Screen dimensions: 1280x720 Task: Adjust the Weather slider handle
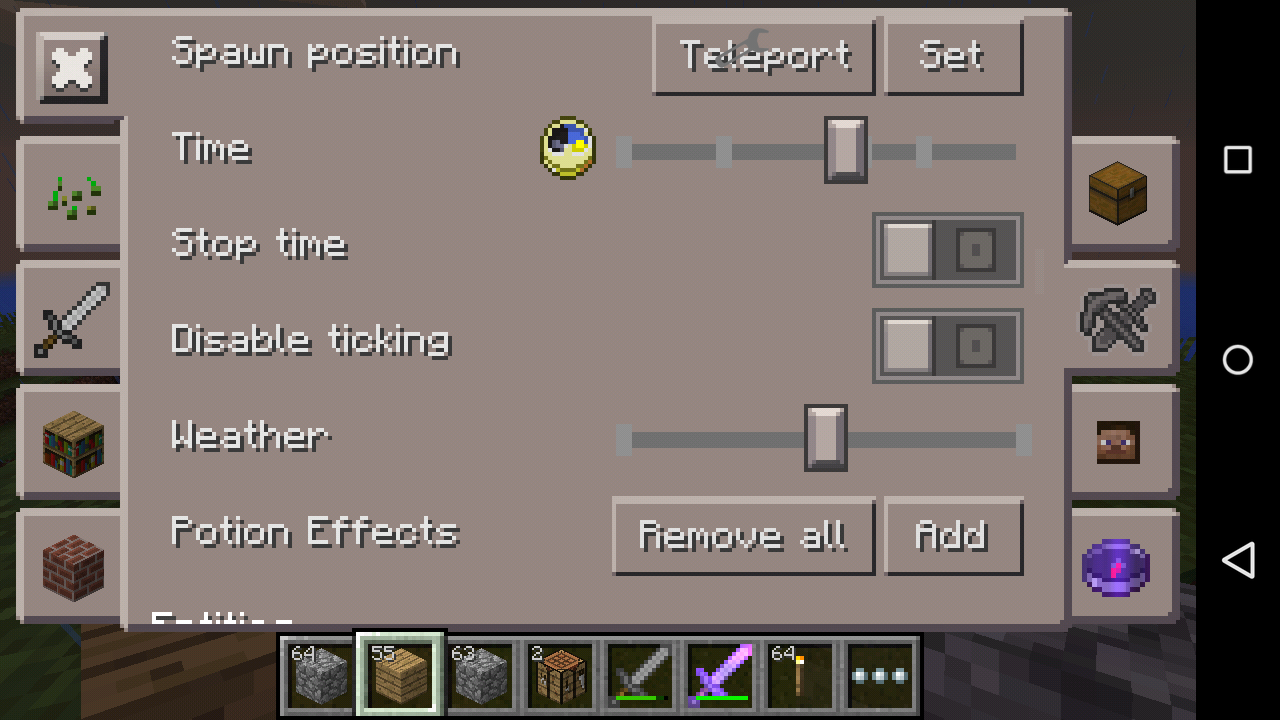pyautogui.click(x=824, y=438)
